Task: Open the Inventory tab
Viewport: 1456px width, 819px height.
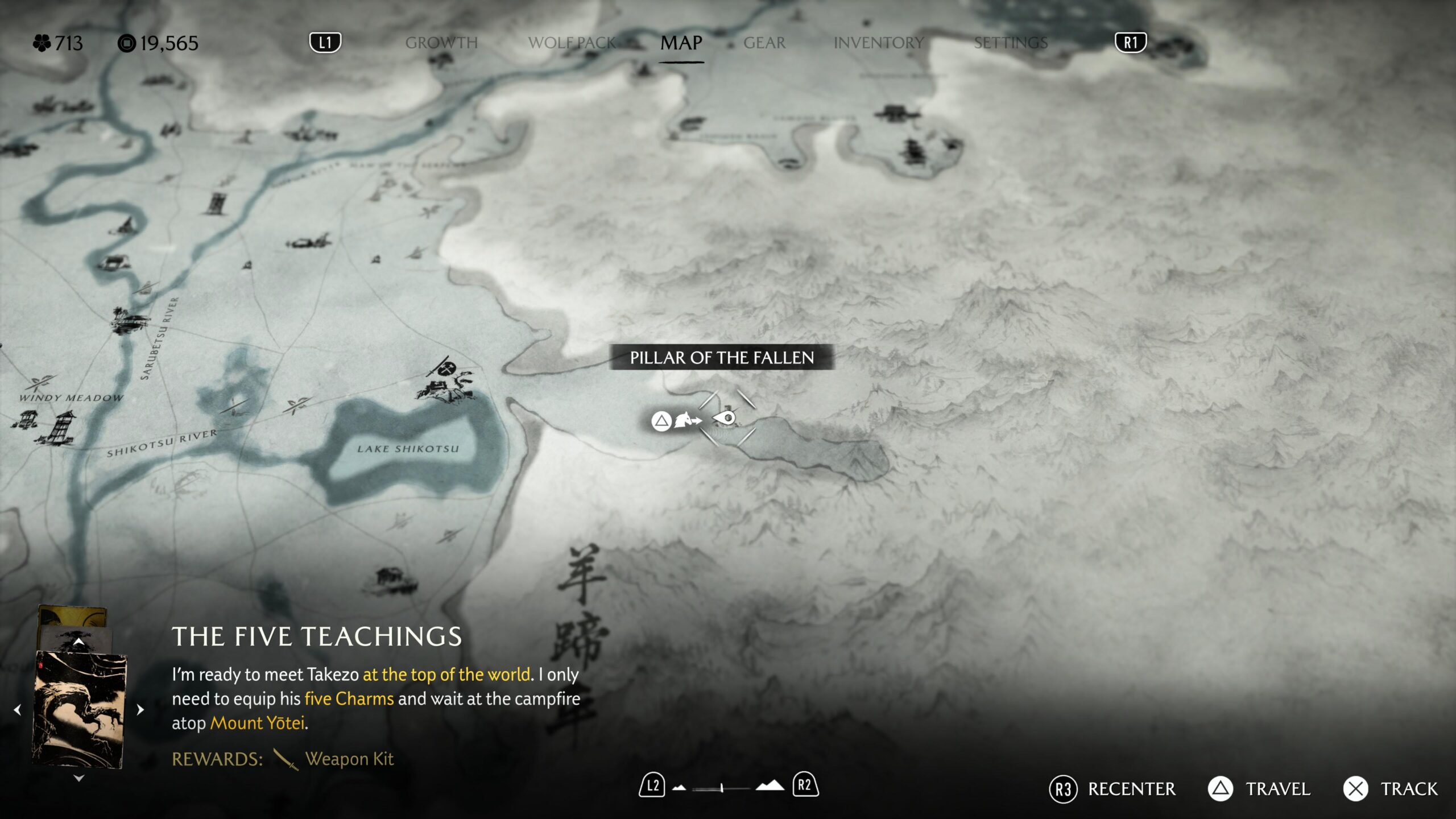Action: click(x=879, y=43)
